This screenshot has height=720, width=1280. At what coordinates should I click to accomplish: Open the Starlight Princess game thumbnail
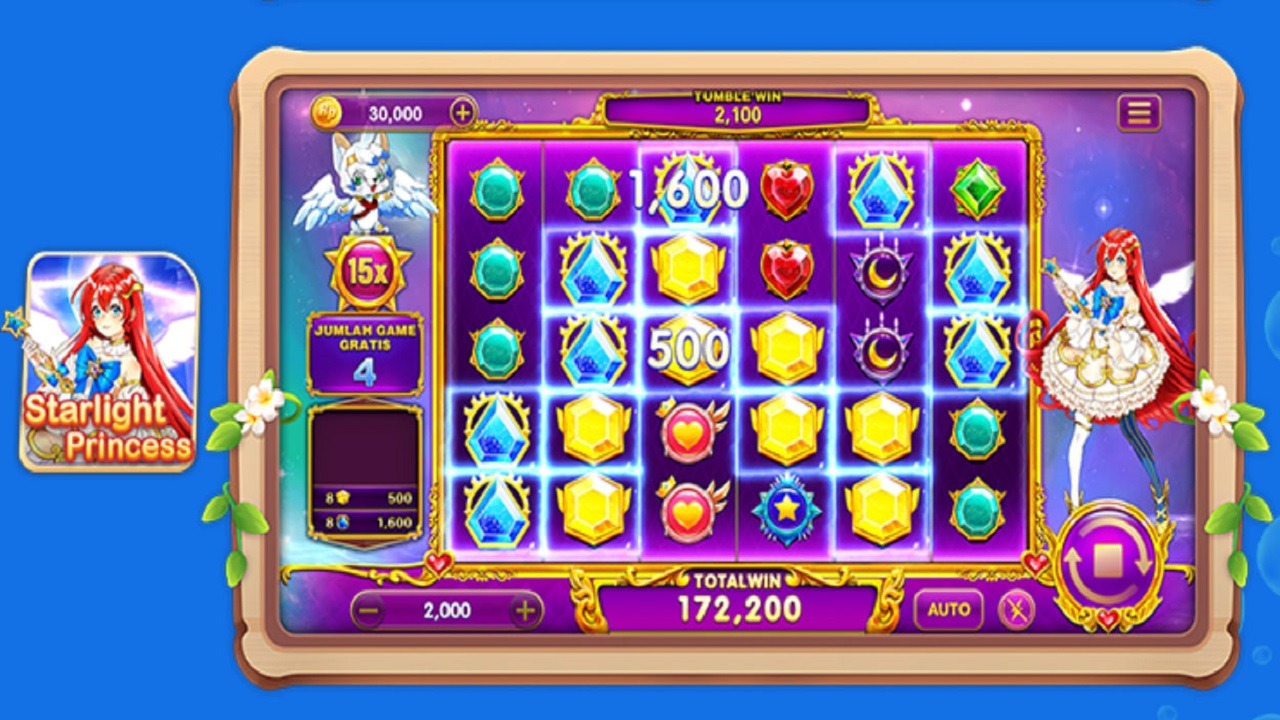(x=110, y=361)
